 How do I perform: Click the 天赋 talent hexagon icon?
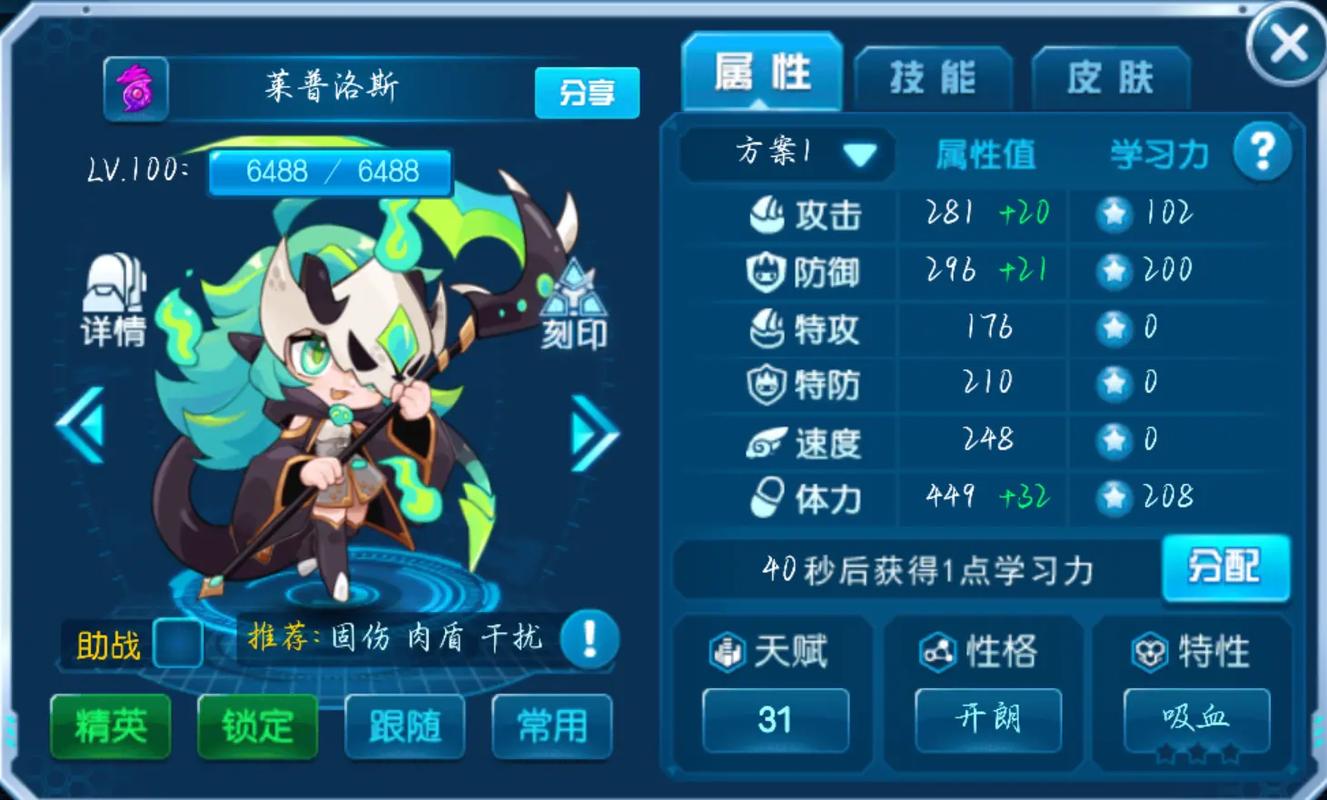coord(730,650)
